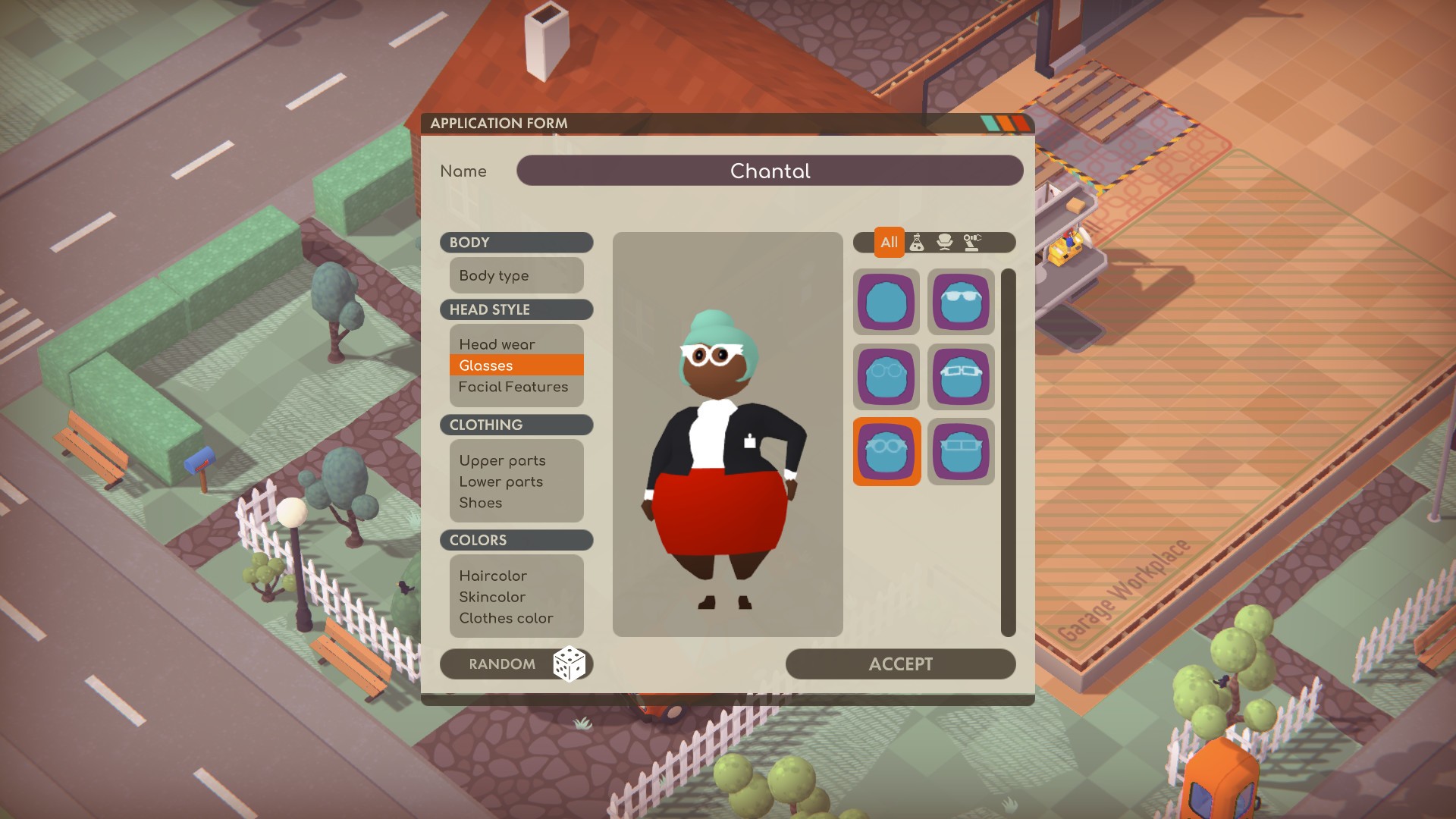Open the Shoes customization options
This screenshot has height=819, width=1456.
(480, 503)
